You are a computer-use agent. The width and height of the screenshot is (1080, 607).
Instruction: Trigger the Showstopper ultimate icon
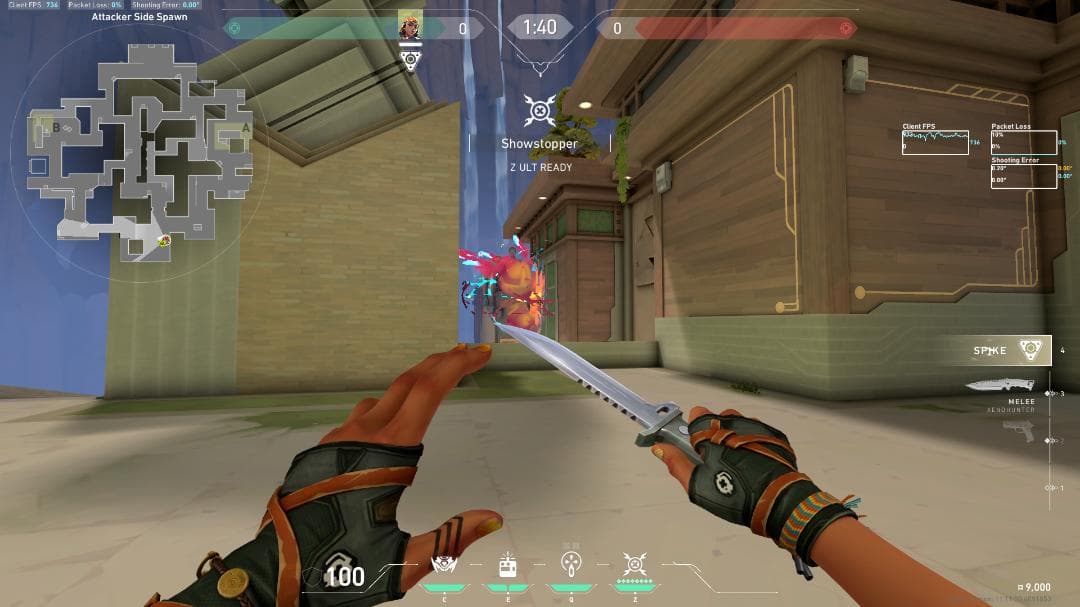(x=634, y=566)
